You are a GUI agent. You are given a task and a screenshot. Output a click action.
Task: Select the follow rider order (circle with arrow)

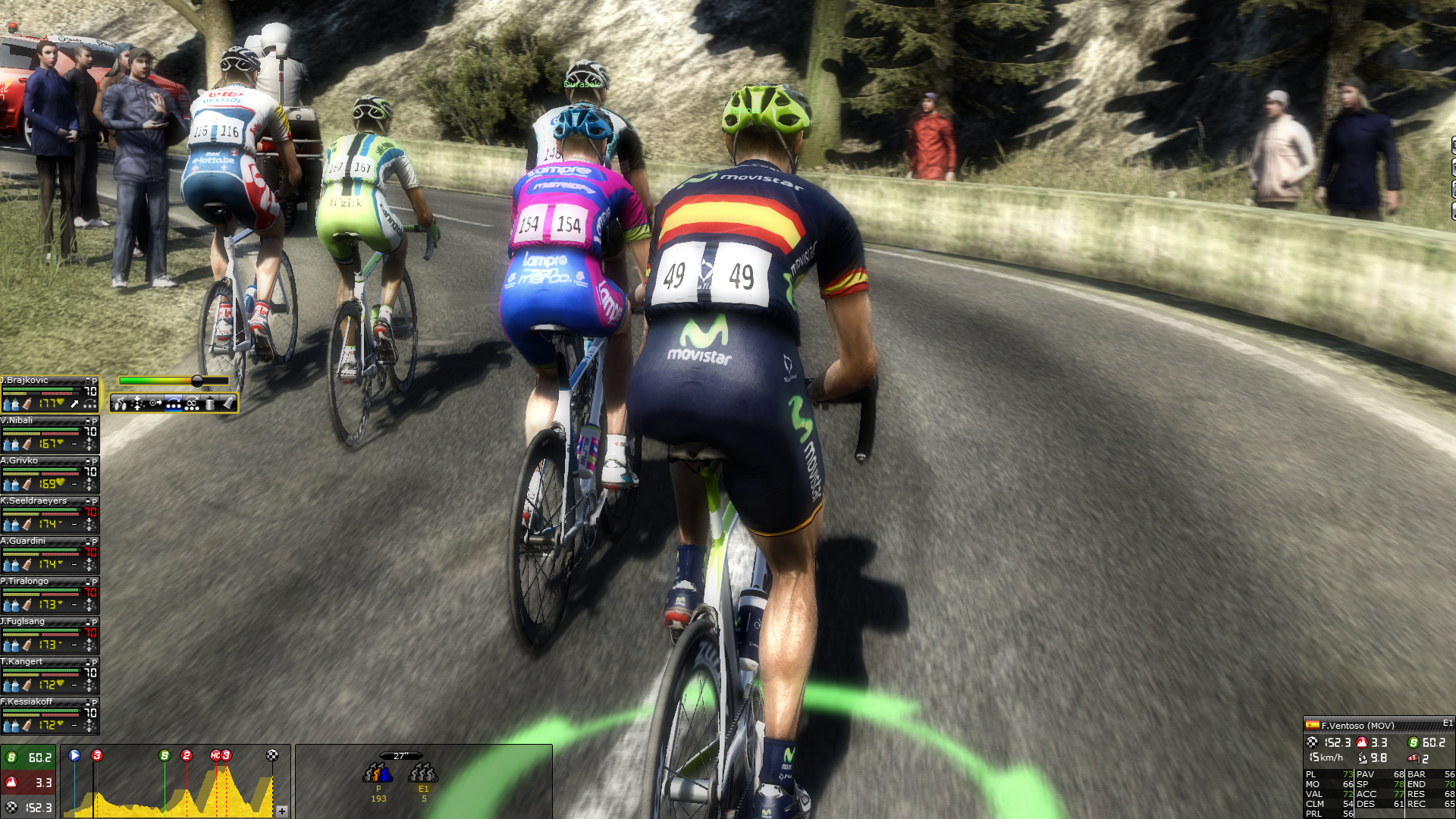point(155,403)
